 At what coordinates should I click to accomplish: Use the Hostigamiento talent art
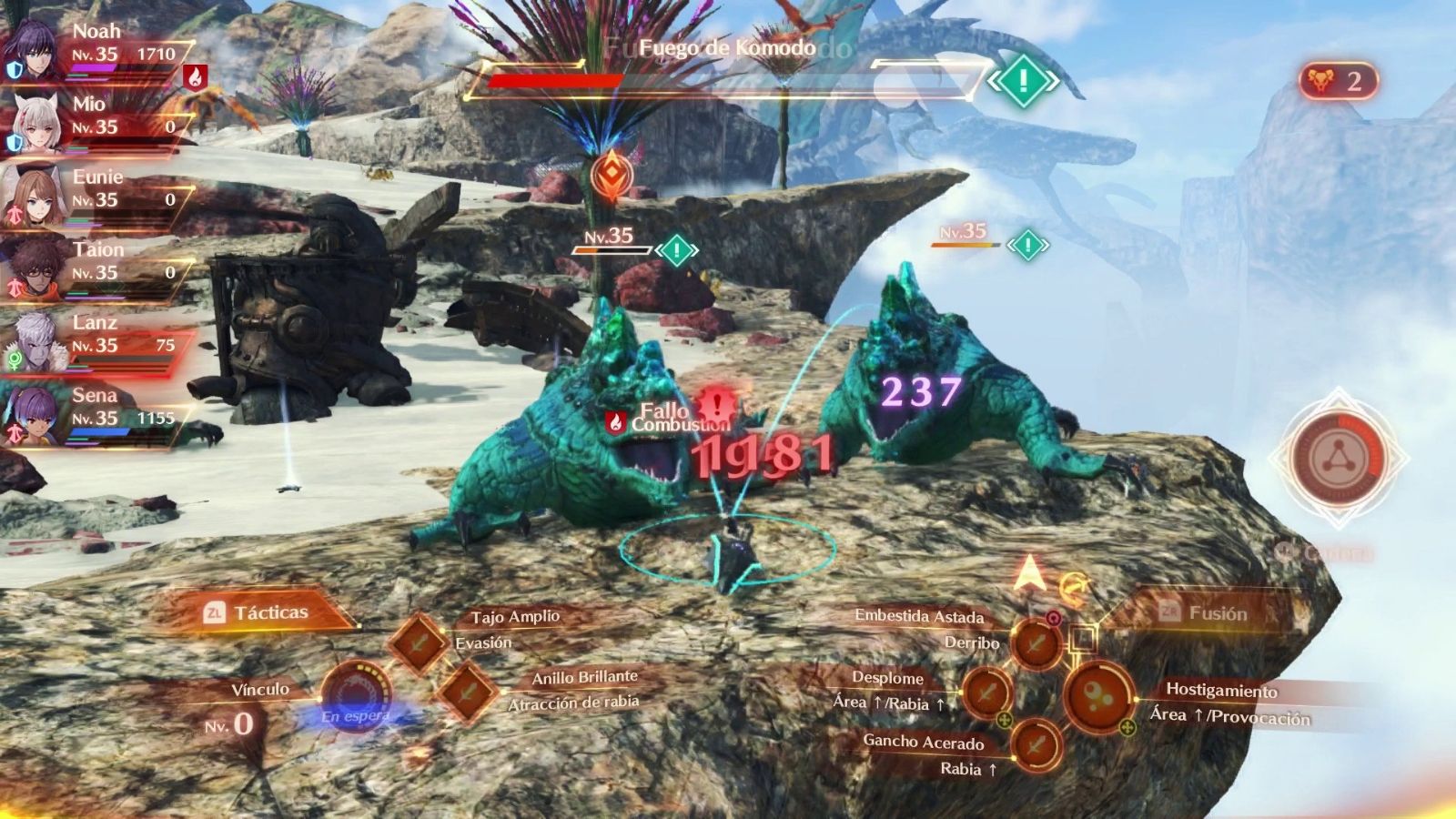1097,696
